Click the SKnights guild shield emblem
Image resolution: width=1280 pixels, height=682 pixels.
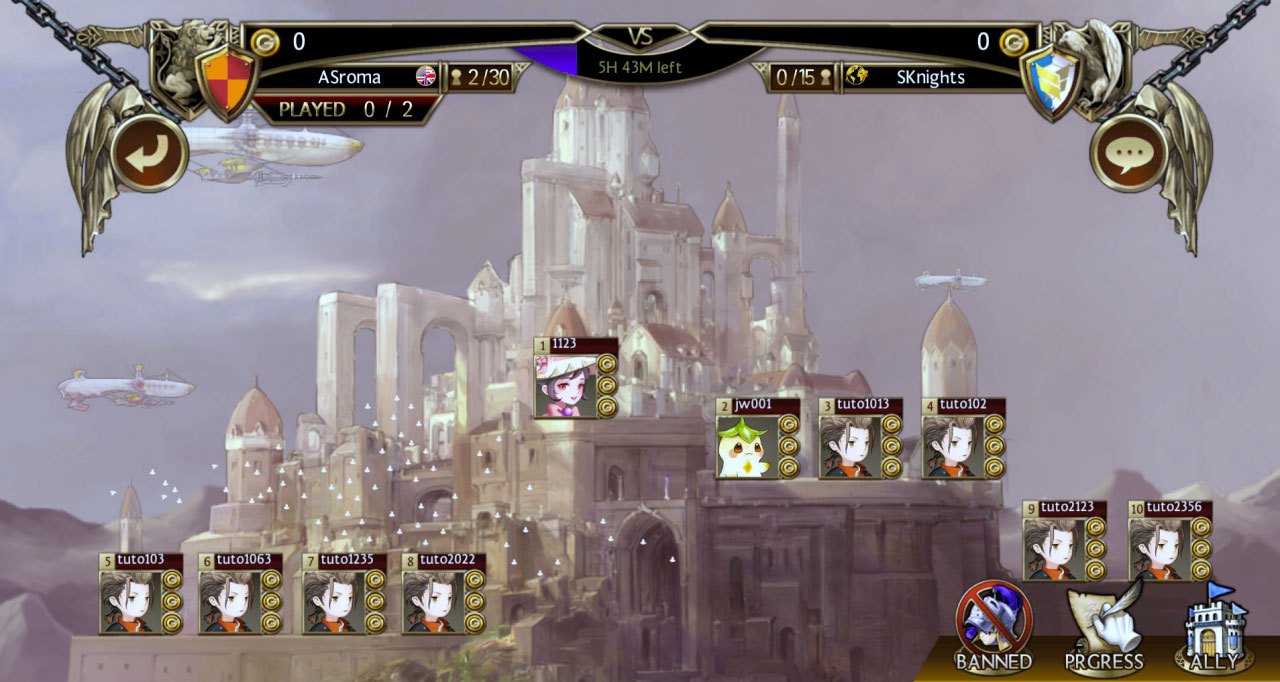click(x=1053, y=81)
